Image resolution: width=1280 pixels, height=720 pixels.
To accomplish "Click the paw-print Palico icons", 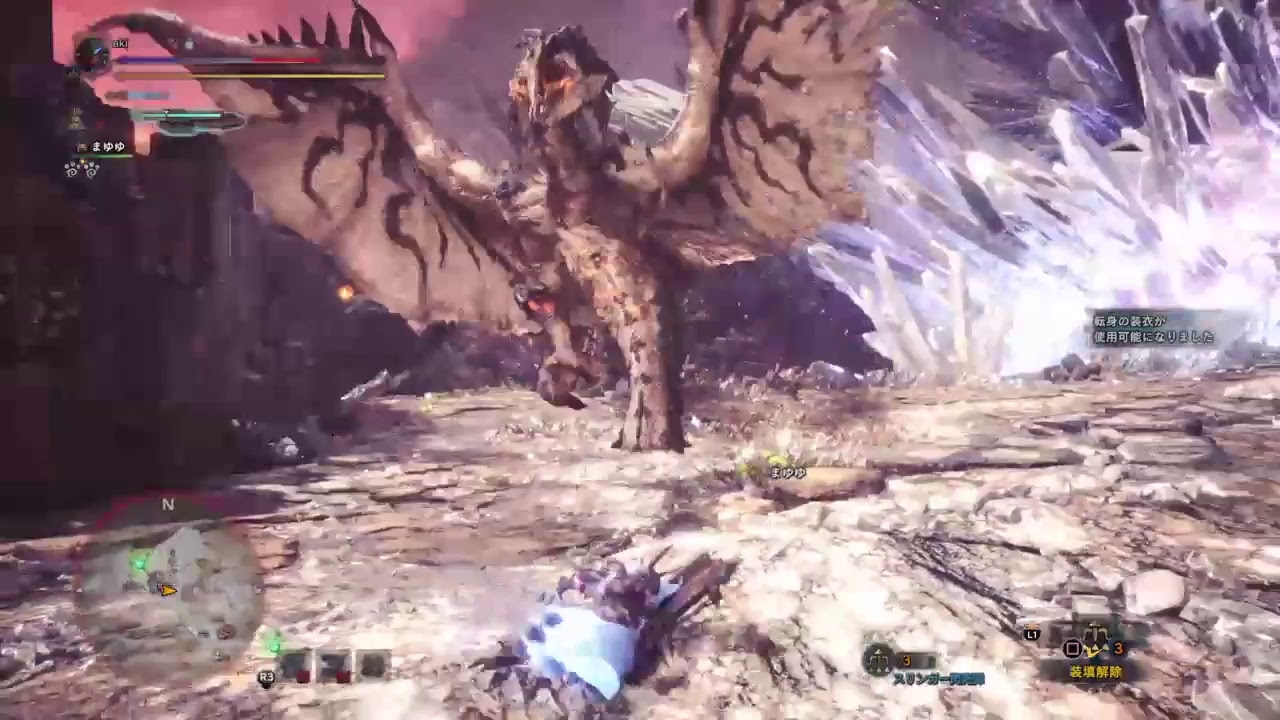I will pyautogui.click(x=81, y=169).
